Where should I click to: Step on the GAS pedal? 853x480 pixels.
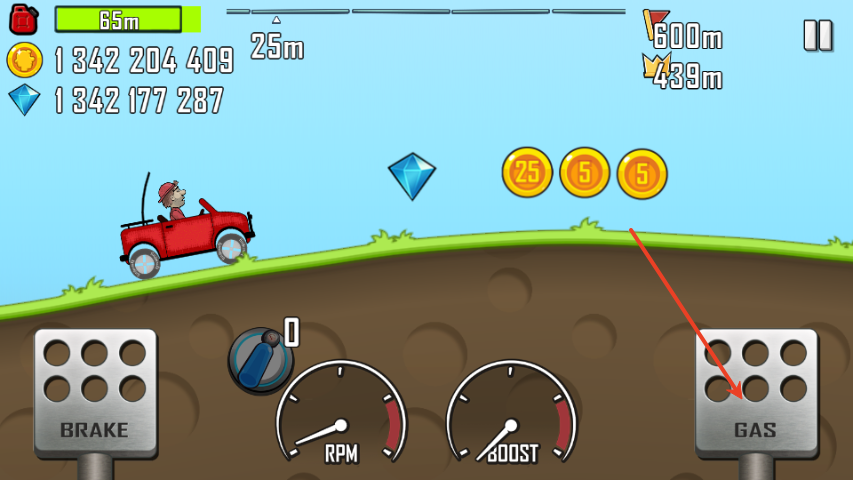(756, 394)
